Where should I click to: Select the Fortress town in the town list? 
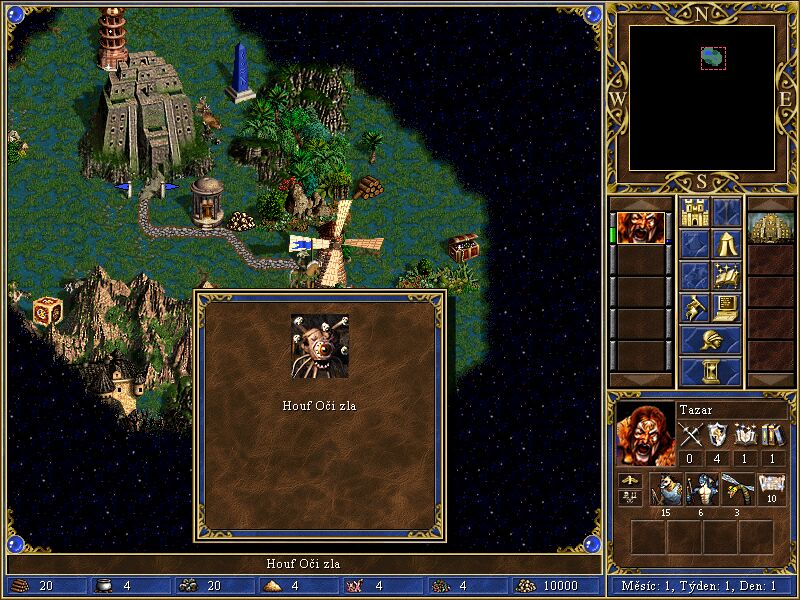click(771, 228)
